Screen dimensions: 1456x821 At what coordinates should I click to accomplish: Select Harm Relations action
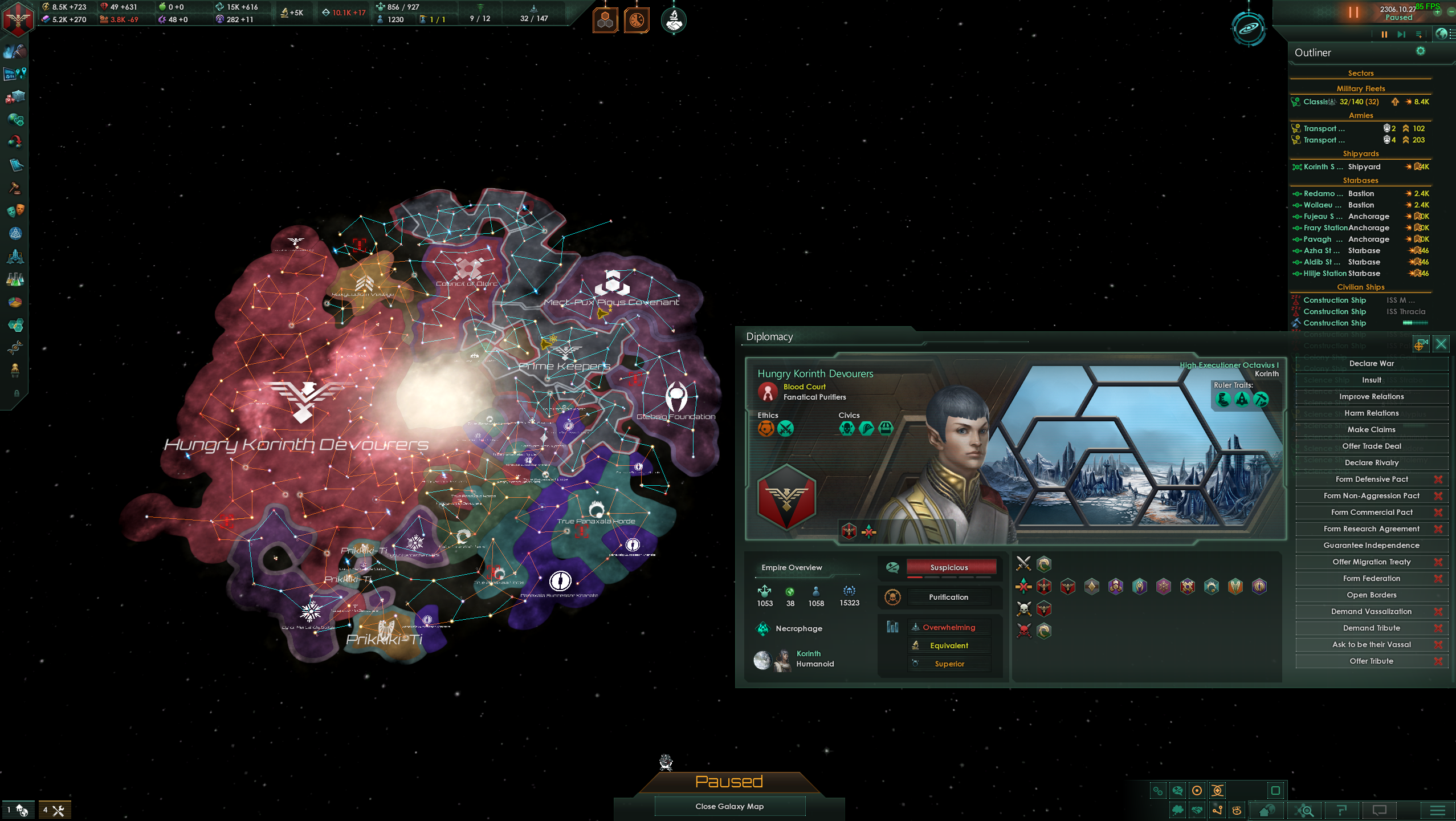pyautogui.click(x=1371, y=413)
